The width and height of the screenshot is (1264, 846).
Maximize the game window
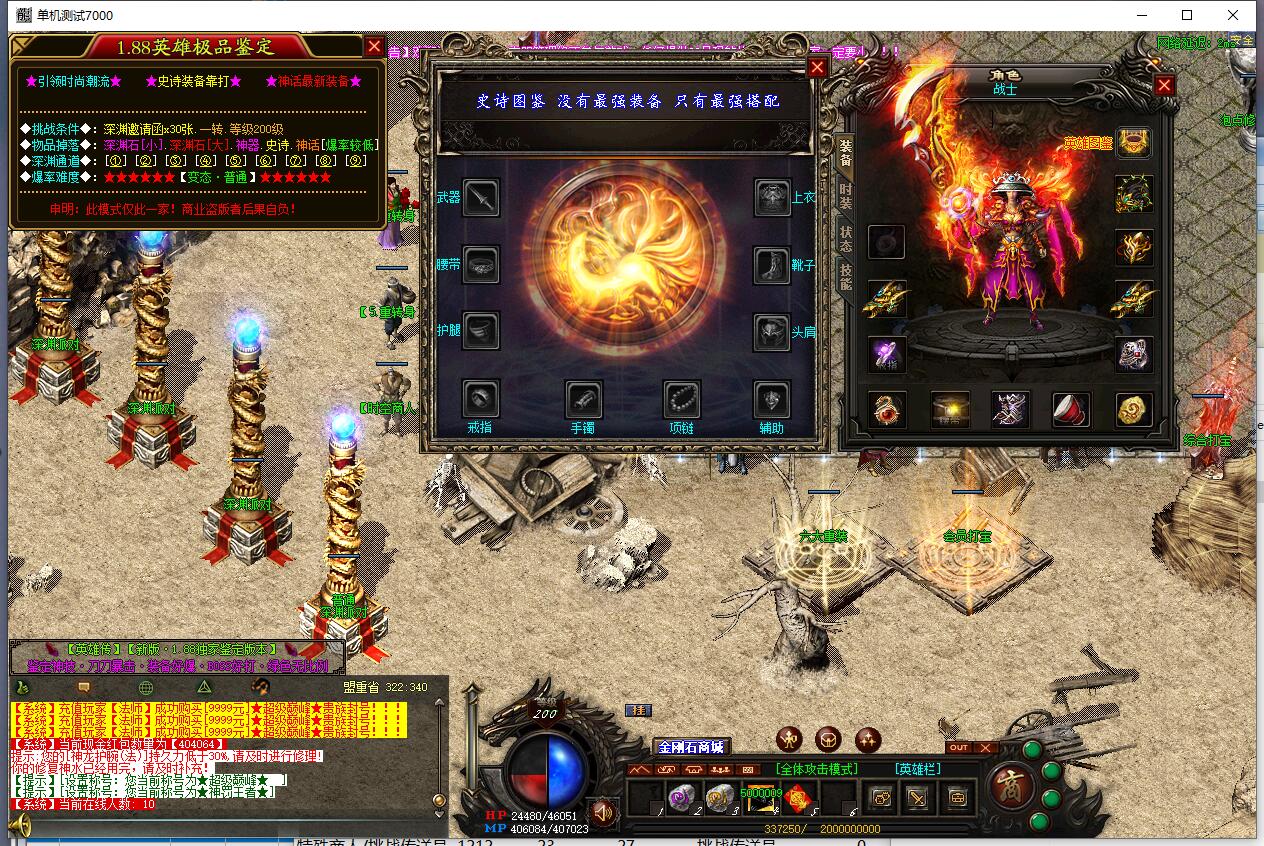click(1187, 15)
